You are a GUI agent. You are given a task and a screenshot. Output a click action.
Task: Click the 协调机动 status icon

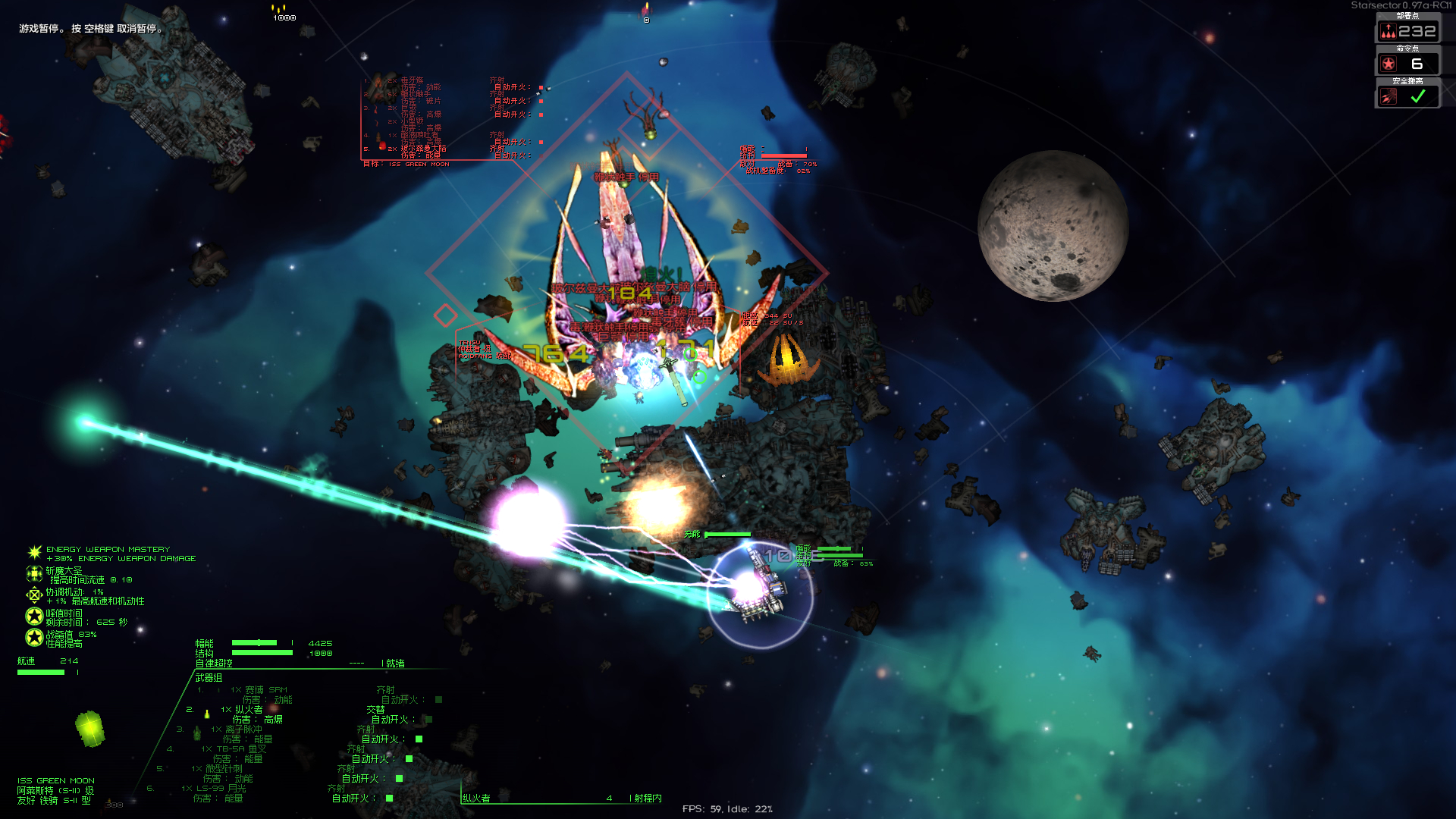pos(34,595)
